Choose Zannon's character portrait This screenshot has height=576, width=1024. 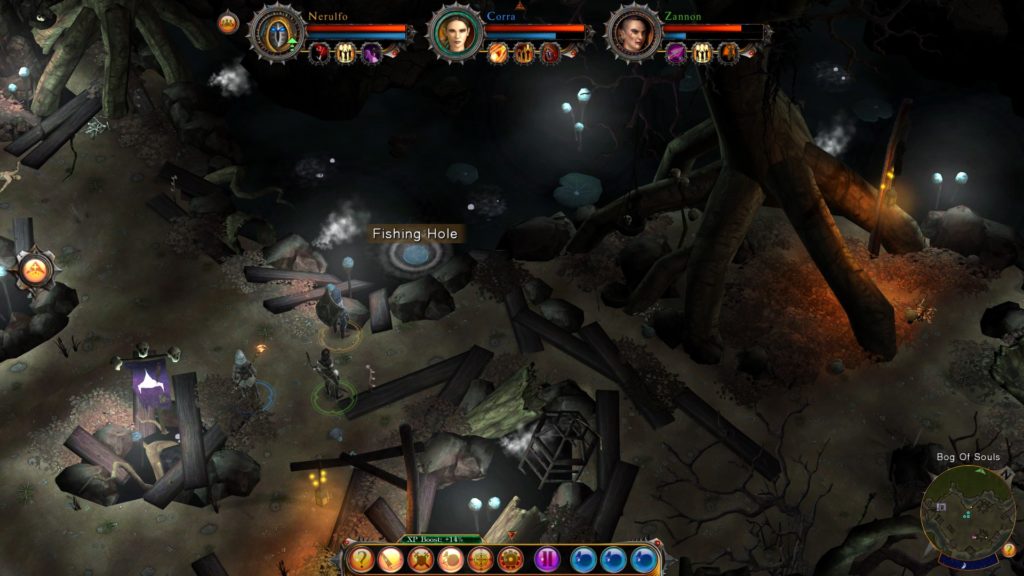pos(634,33)
